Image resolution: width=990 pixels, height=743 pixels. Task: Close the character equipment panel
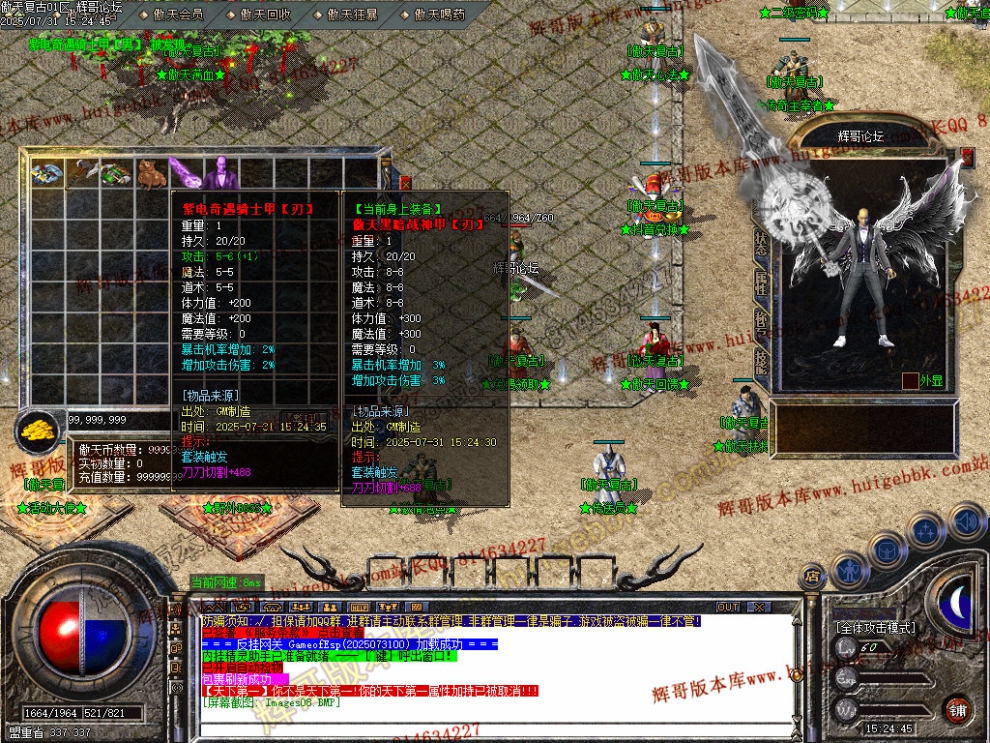pyautogui.click(x=967, y=157)
